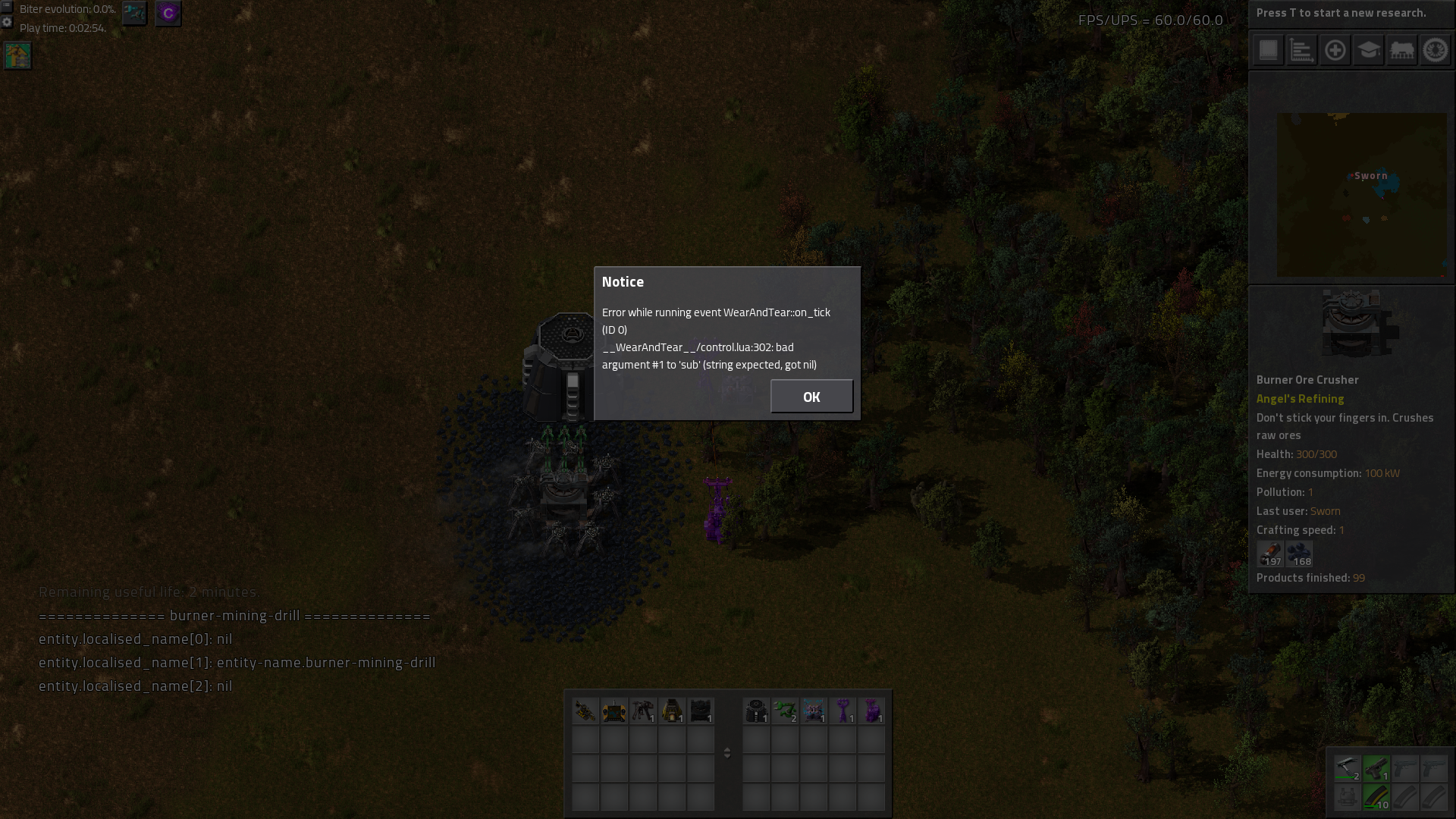
Task: Select the green inserter slot in hotbar
Action: coord(785,711)
